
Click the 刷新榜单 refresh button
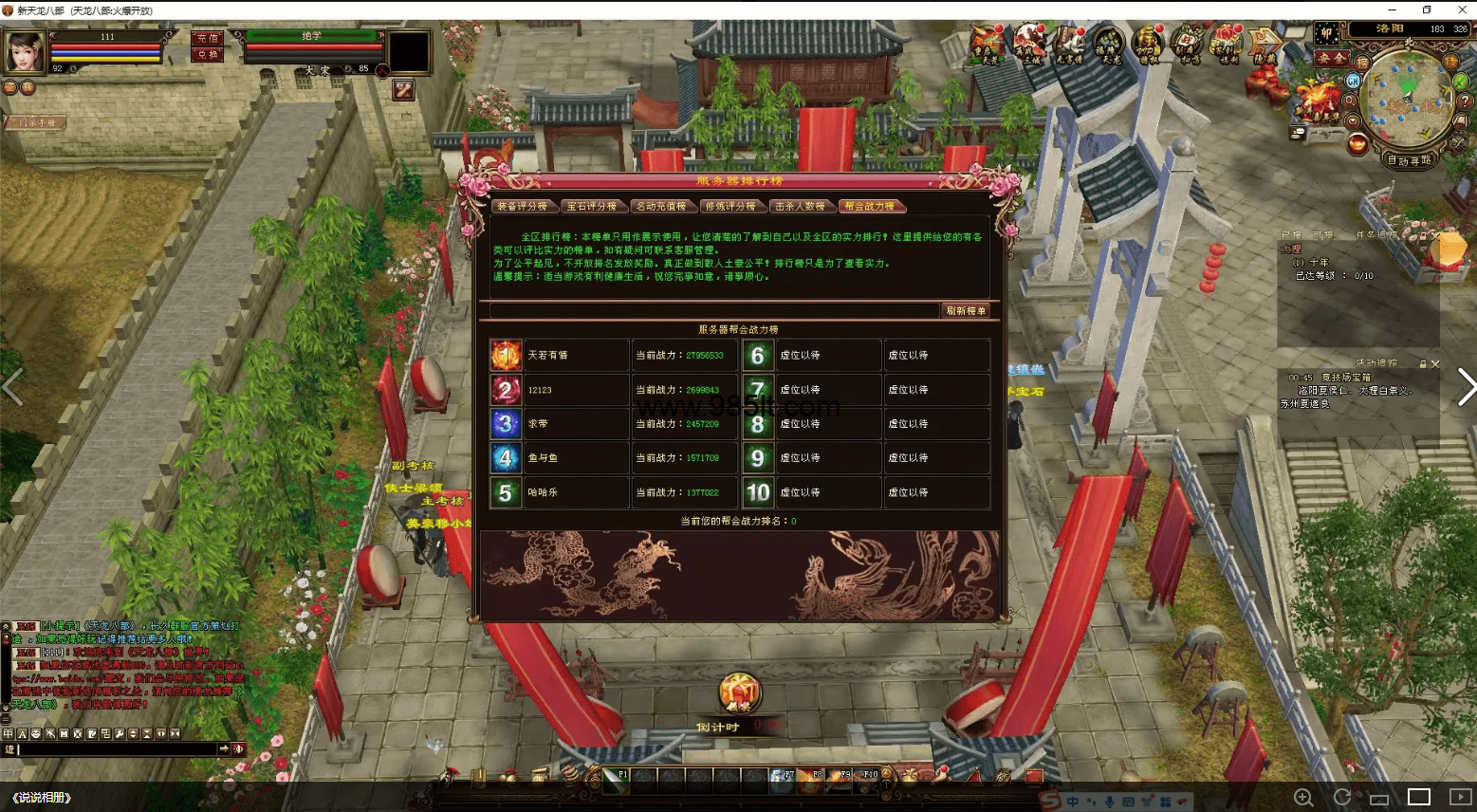click(966, 310)
